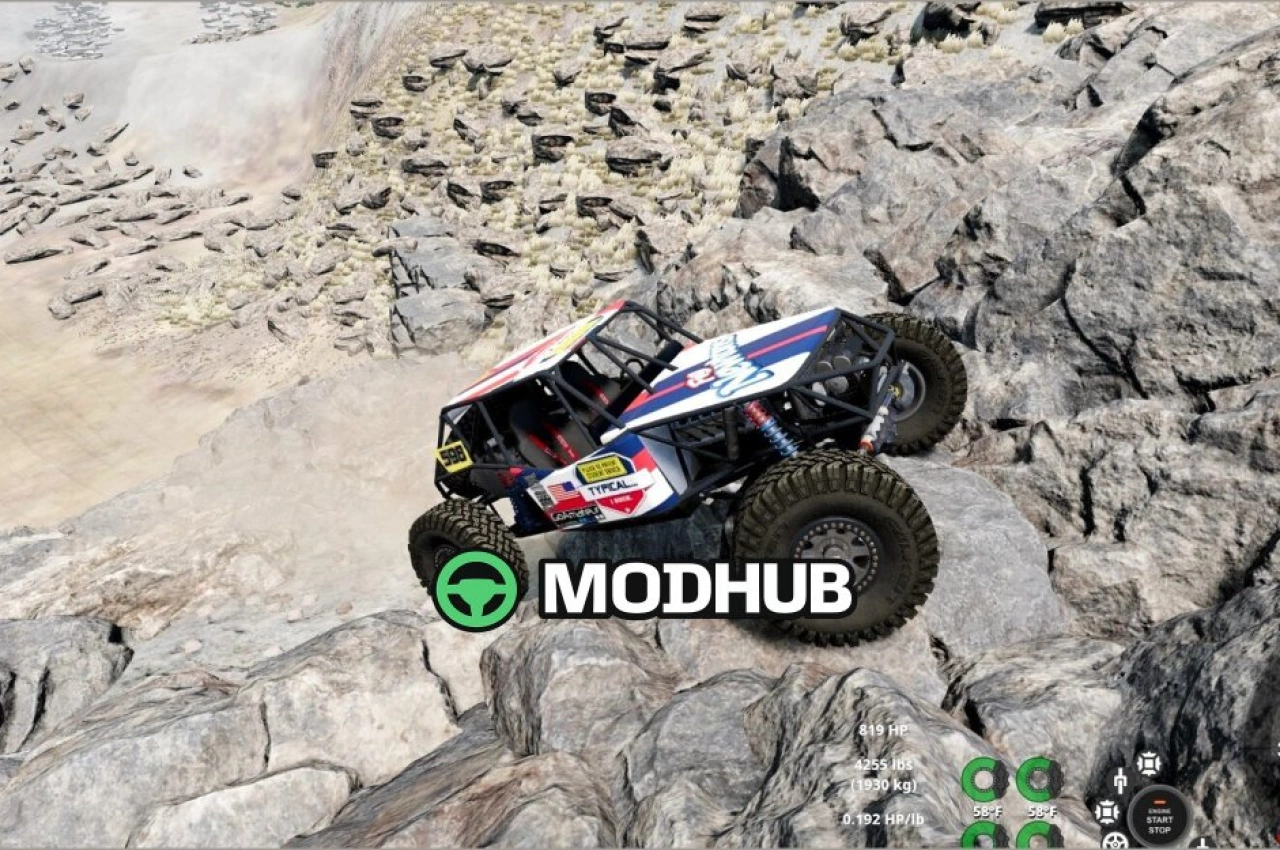Viewport: 1280px width, 850px height.
Task: Click the rear-left tire indicator icon
Action: pyautogui.click(x=986, y=843)
